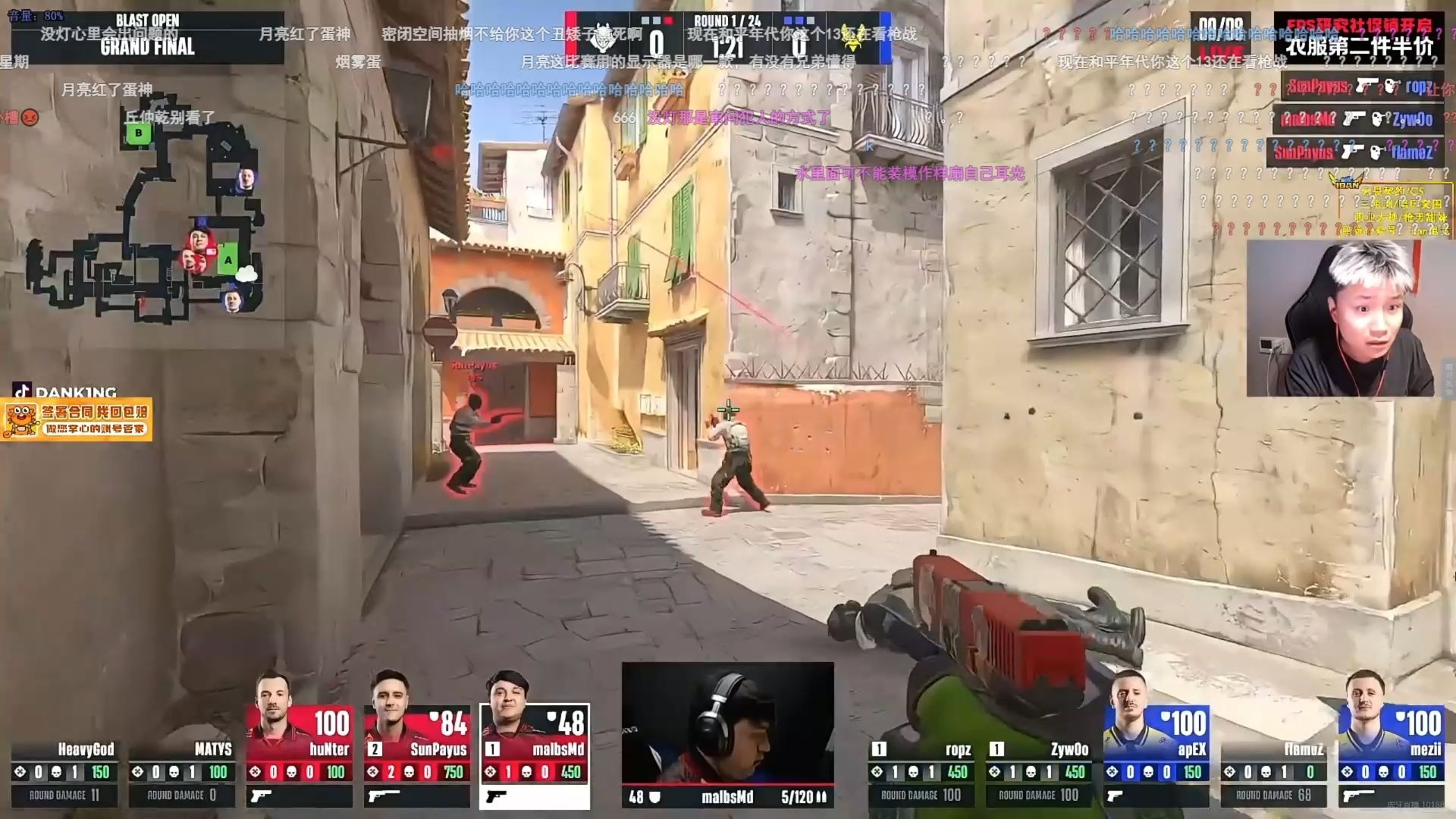Pick flameZ's player card
The height and width of the screenshot is (819, 1456).
1274,773
